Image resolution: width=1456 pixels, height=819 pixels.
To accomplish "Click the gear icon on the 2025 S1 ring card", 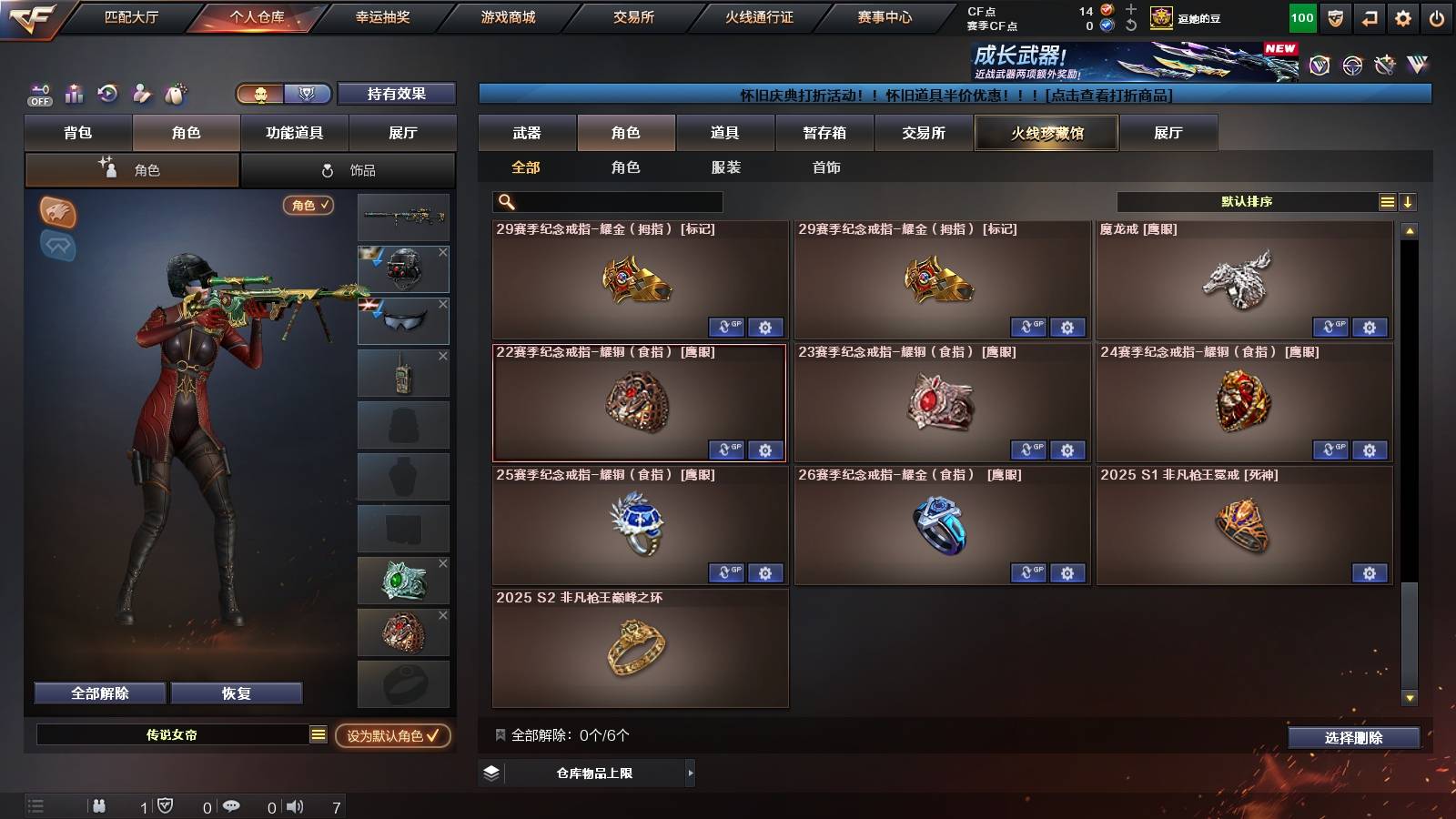I will coord(1370,573).
